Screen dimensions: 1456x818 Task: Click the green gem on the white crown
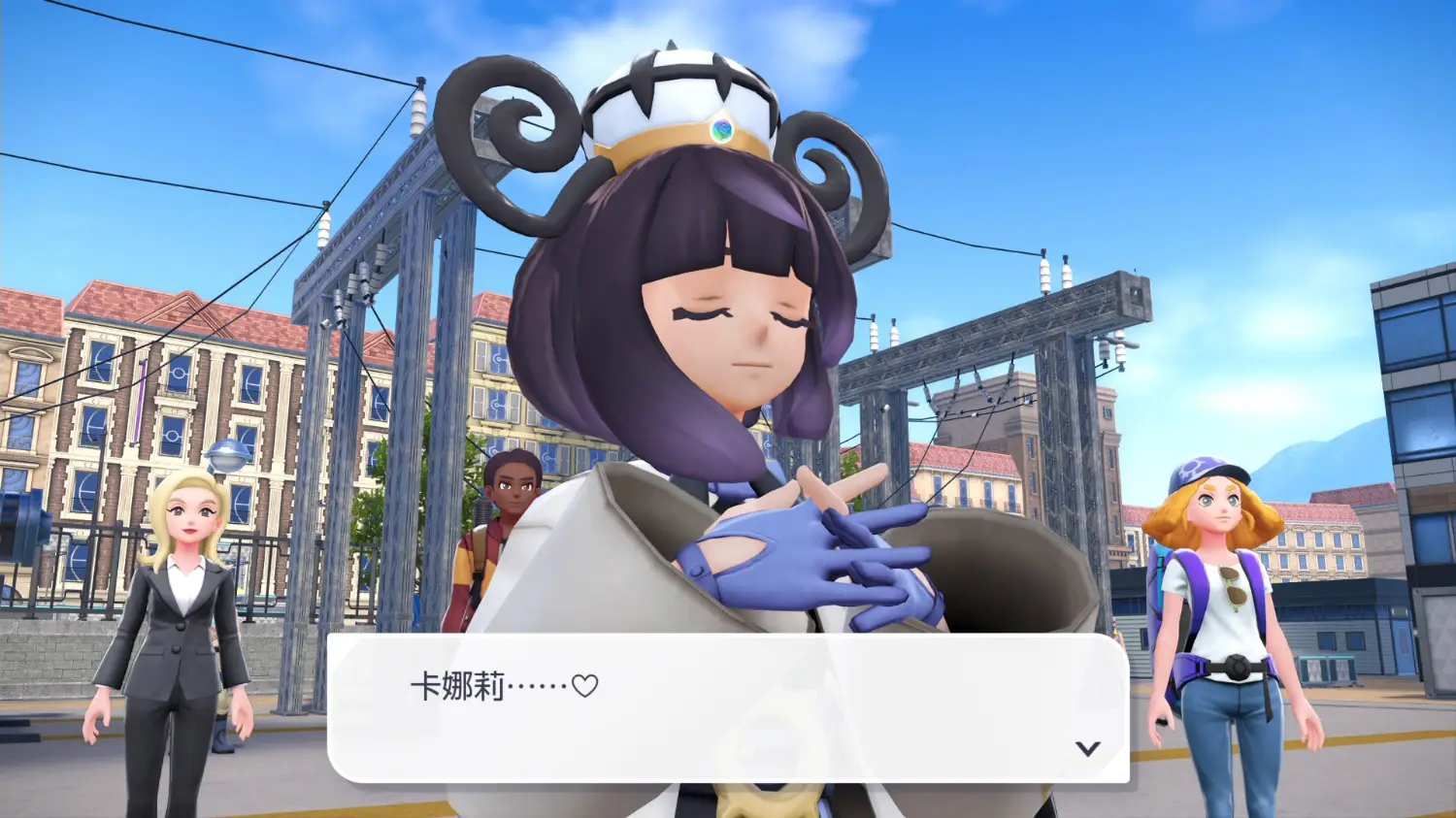tap(722, 129)
